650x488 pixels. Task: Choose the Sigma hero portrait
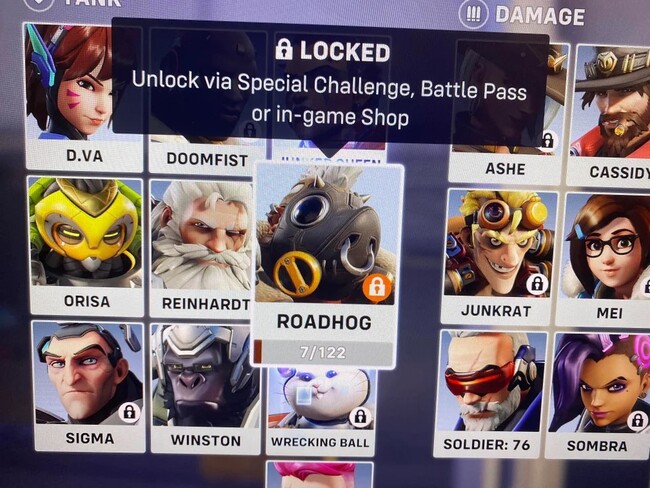coord(87,383)
